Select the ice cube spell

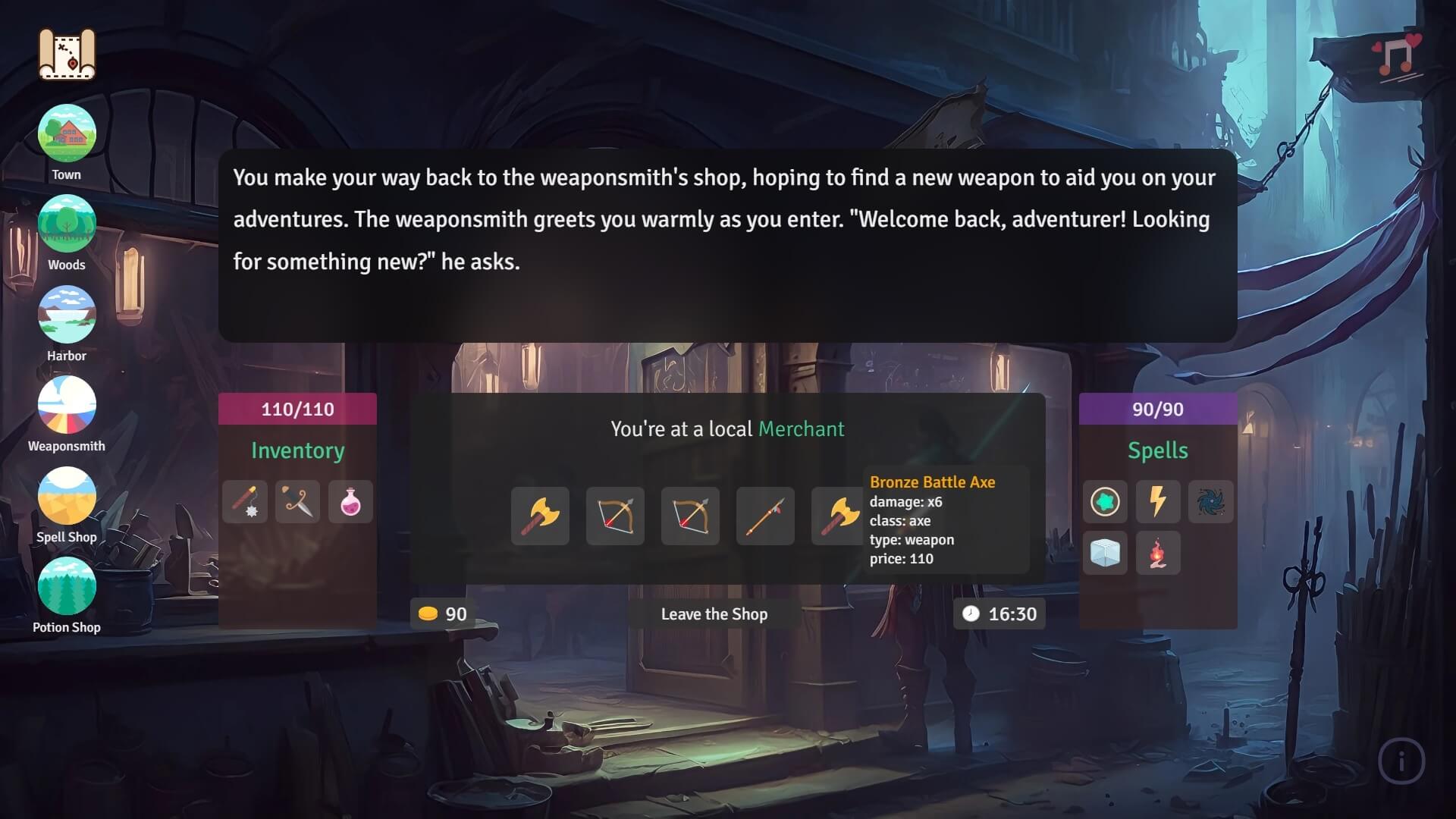point(1105,554)
